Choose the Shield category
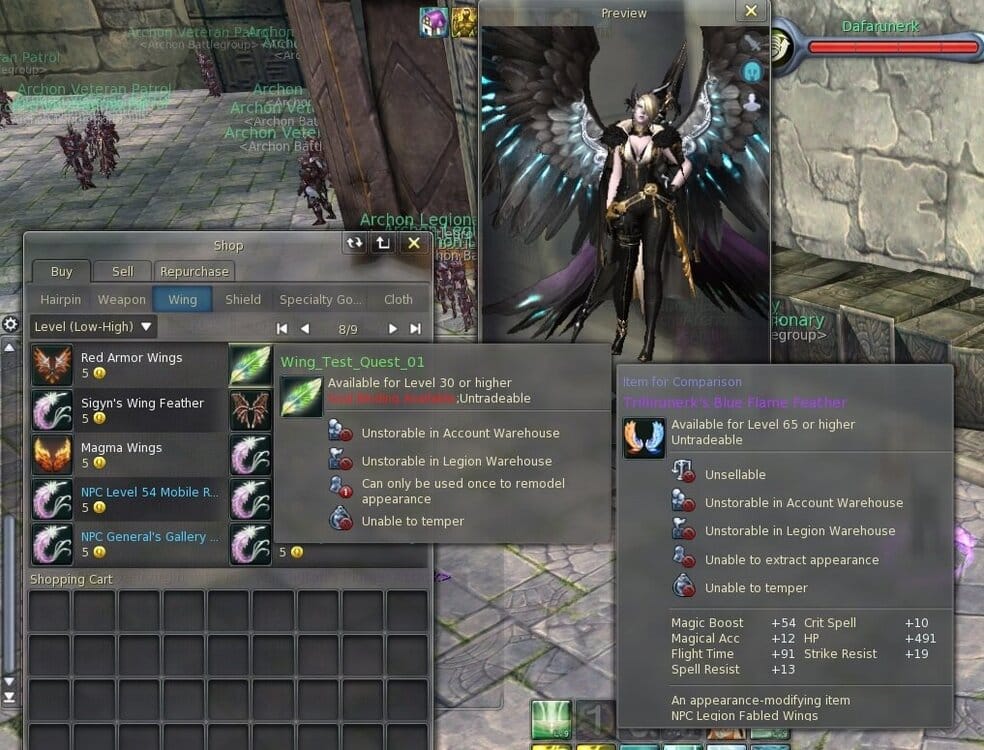The height and width of the screenshot is (750, 984). 243,299
